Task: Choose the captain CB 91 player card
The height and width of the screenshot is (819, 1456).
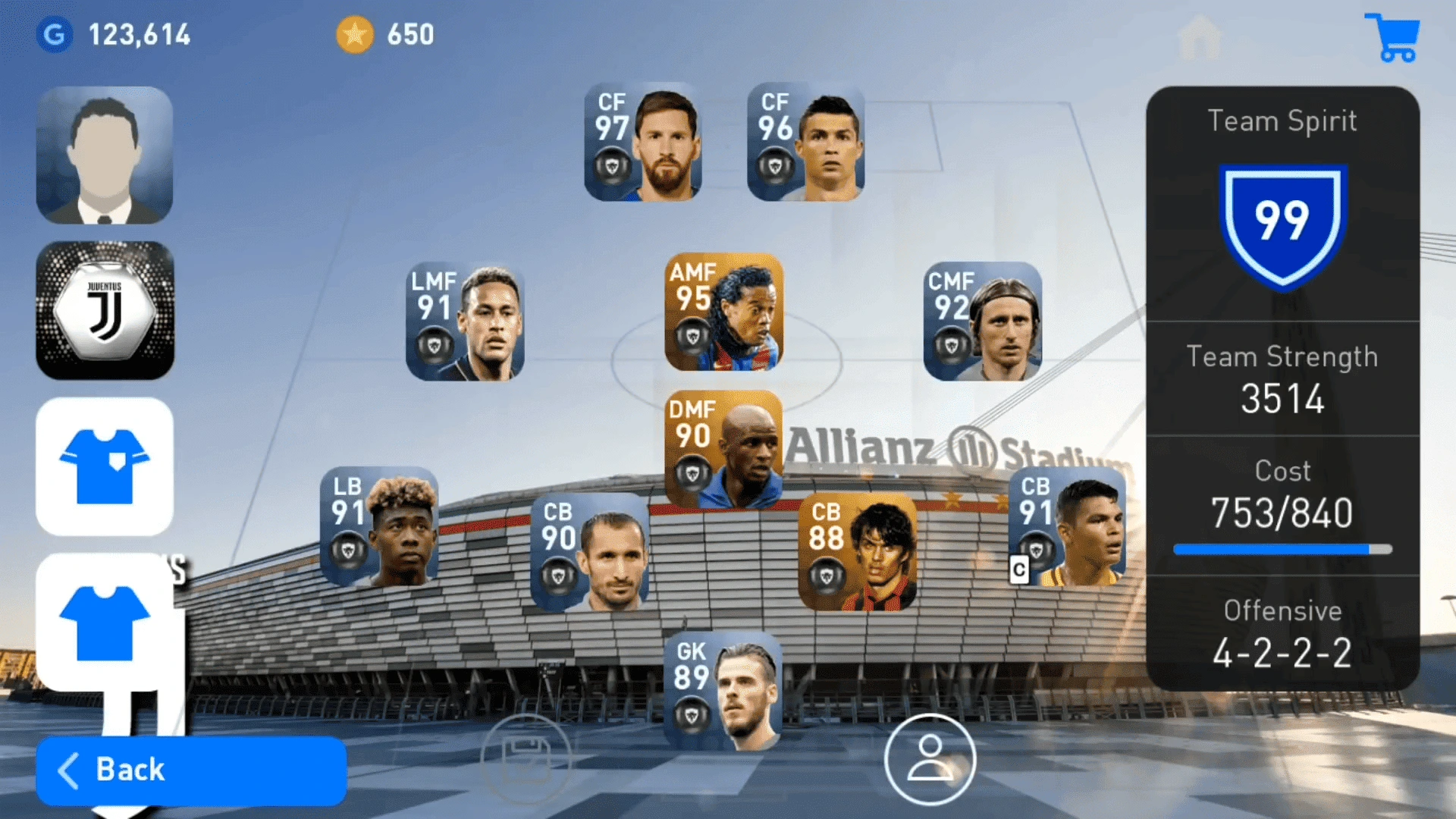Action: click(1067, 526)
